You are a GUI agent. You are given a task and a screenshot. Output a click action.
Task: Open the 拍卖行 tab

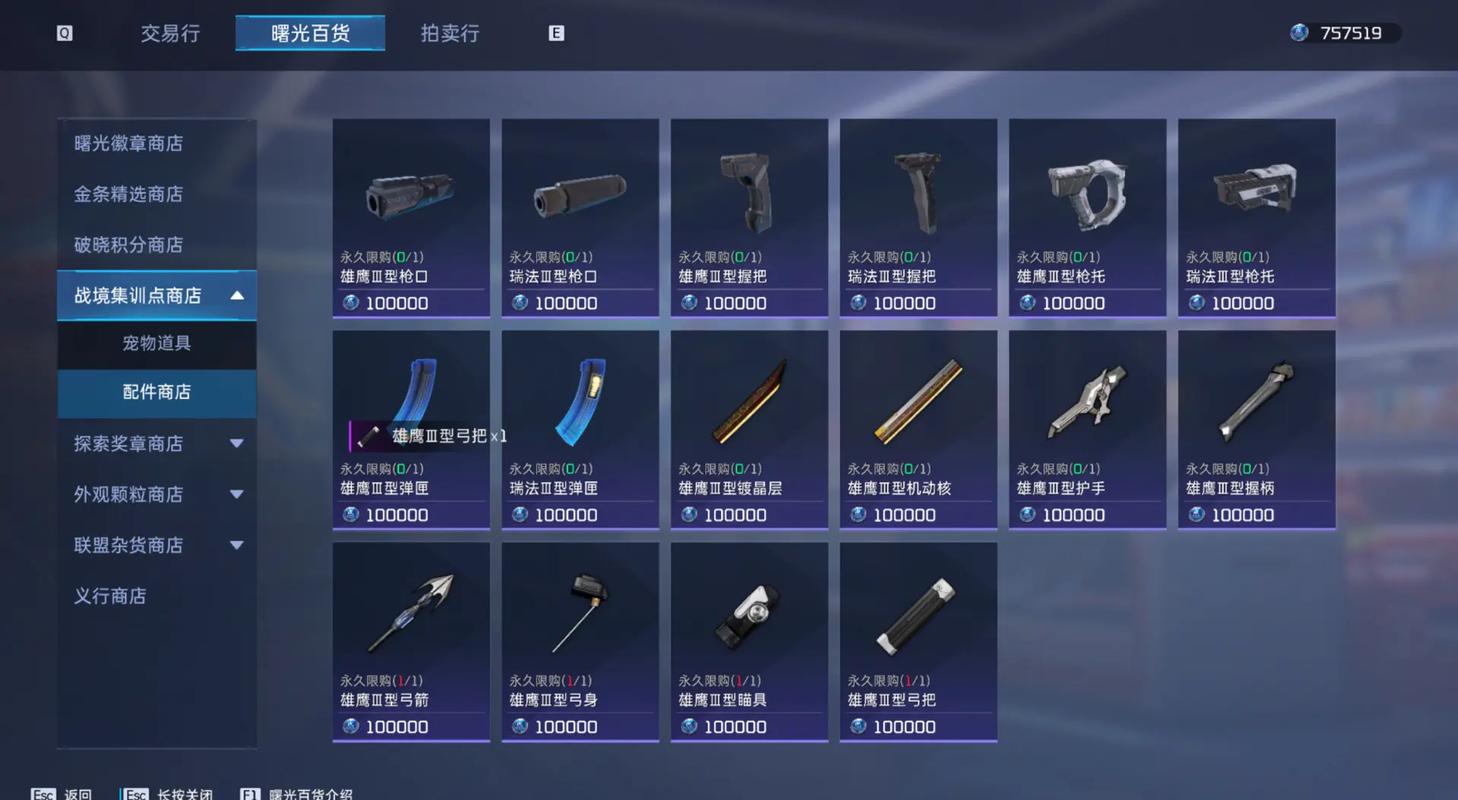[450, 33]
